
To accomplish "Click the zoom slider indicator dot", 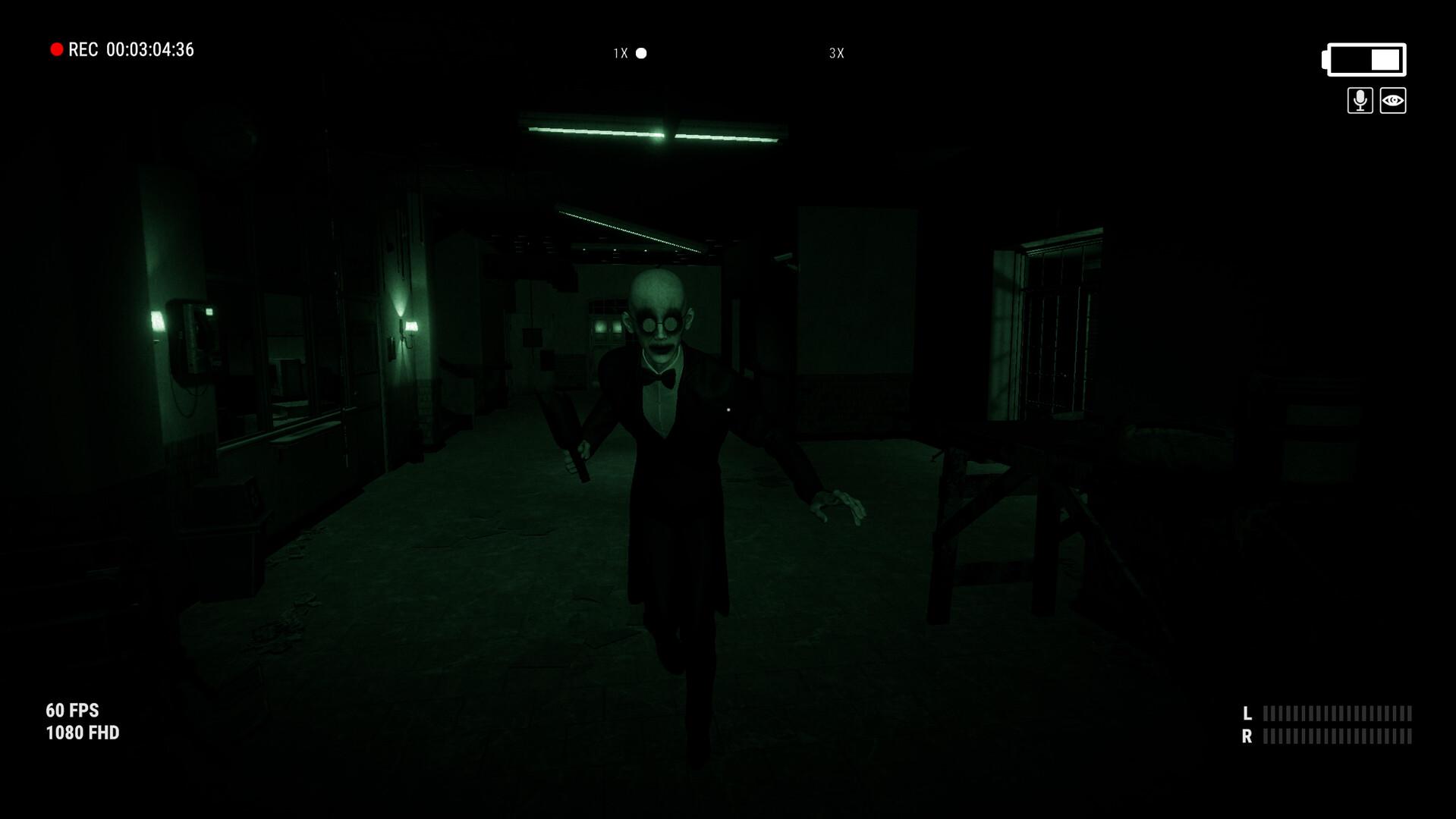I will click(x=641, y=53).
